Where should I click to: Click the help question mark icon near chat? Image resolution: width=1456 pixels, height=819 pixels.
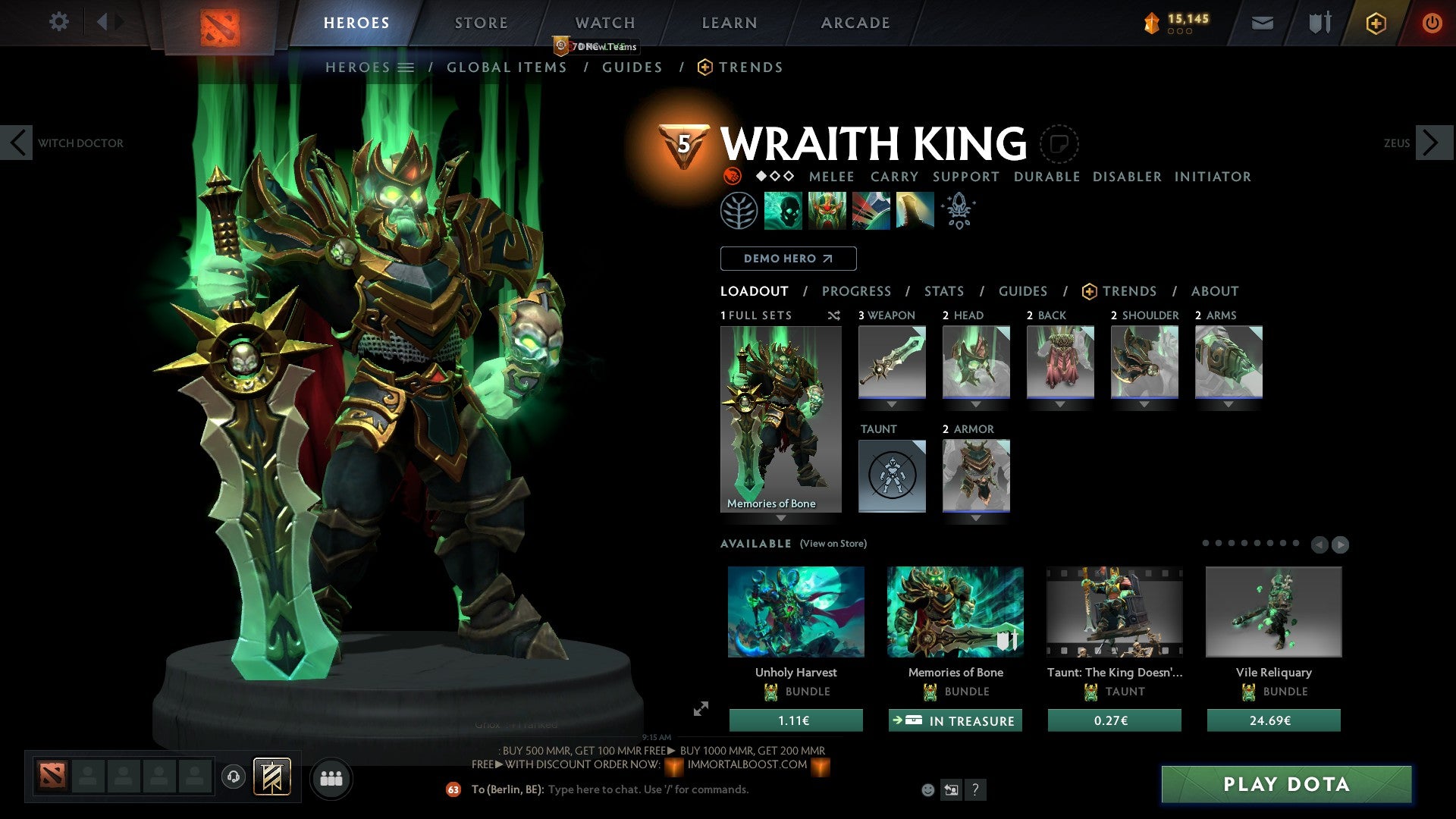point(976,789)
